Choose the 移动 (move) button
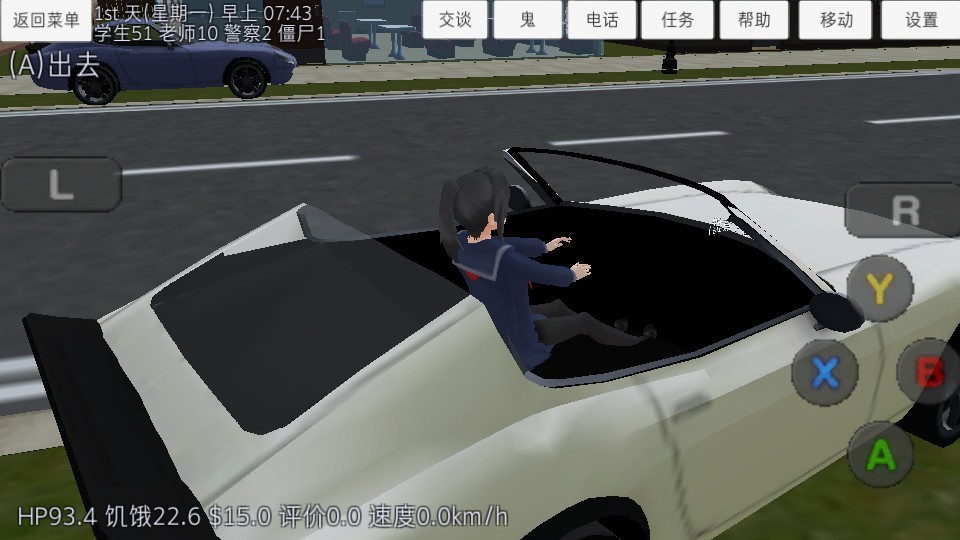 pos(836,20)
